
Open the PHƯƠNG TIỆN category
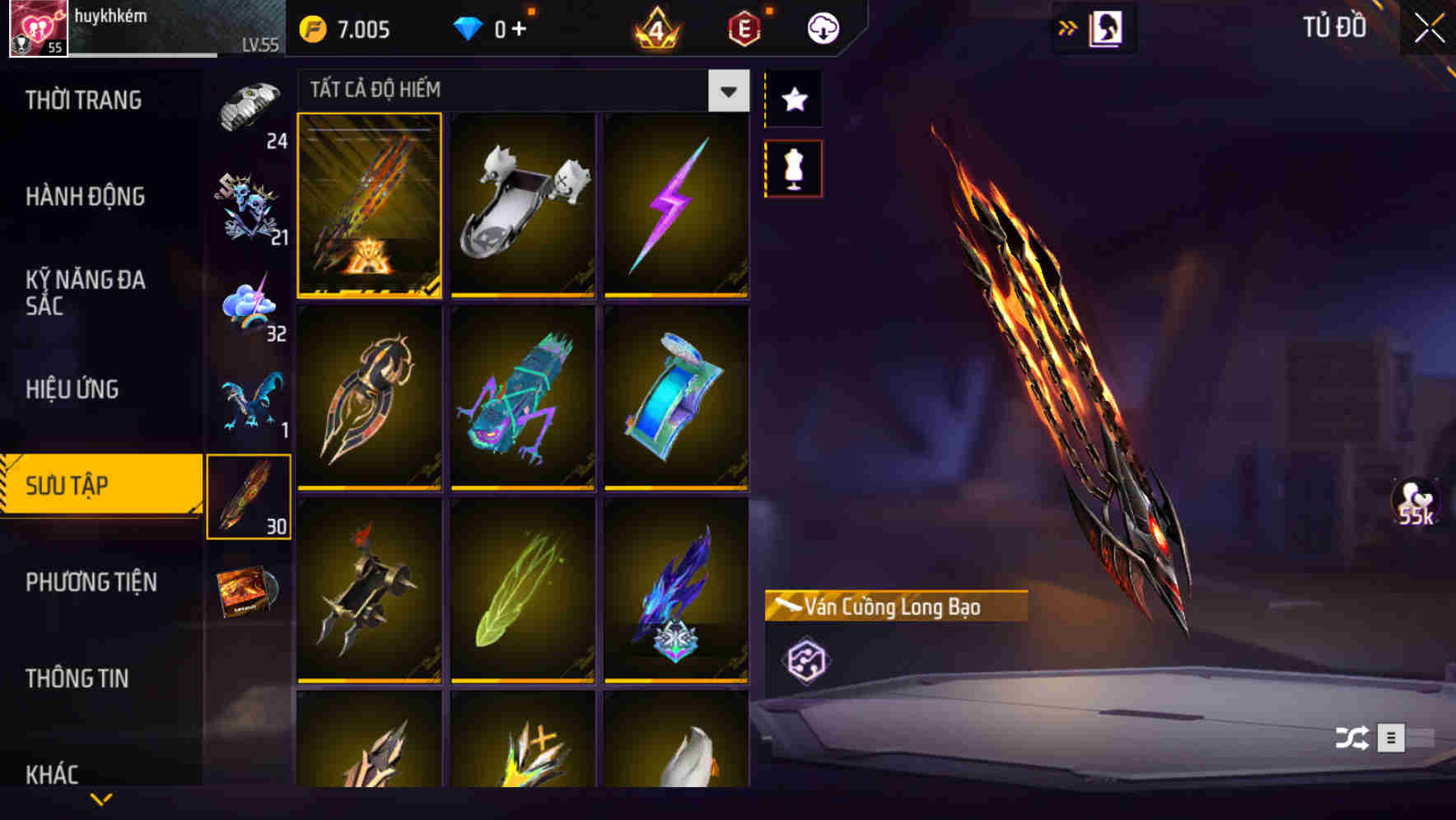[91, 582]
